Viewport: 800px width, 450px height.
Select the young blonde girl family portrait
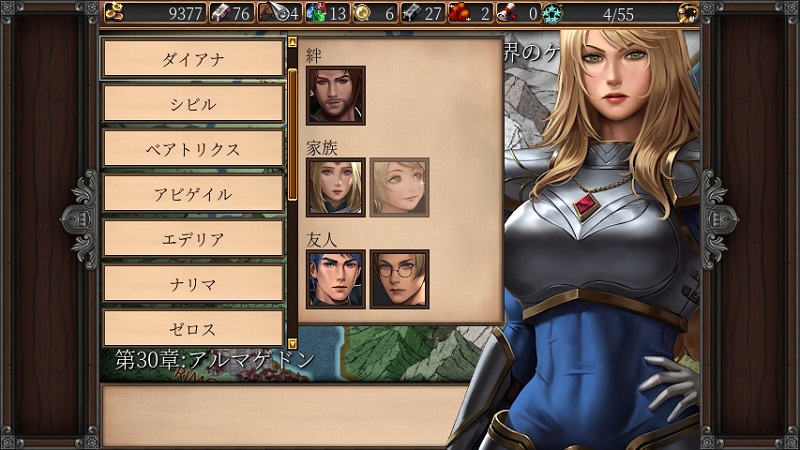[399, 187]
